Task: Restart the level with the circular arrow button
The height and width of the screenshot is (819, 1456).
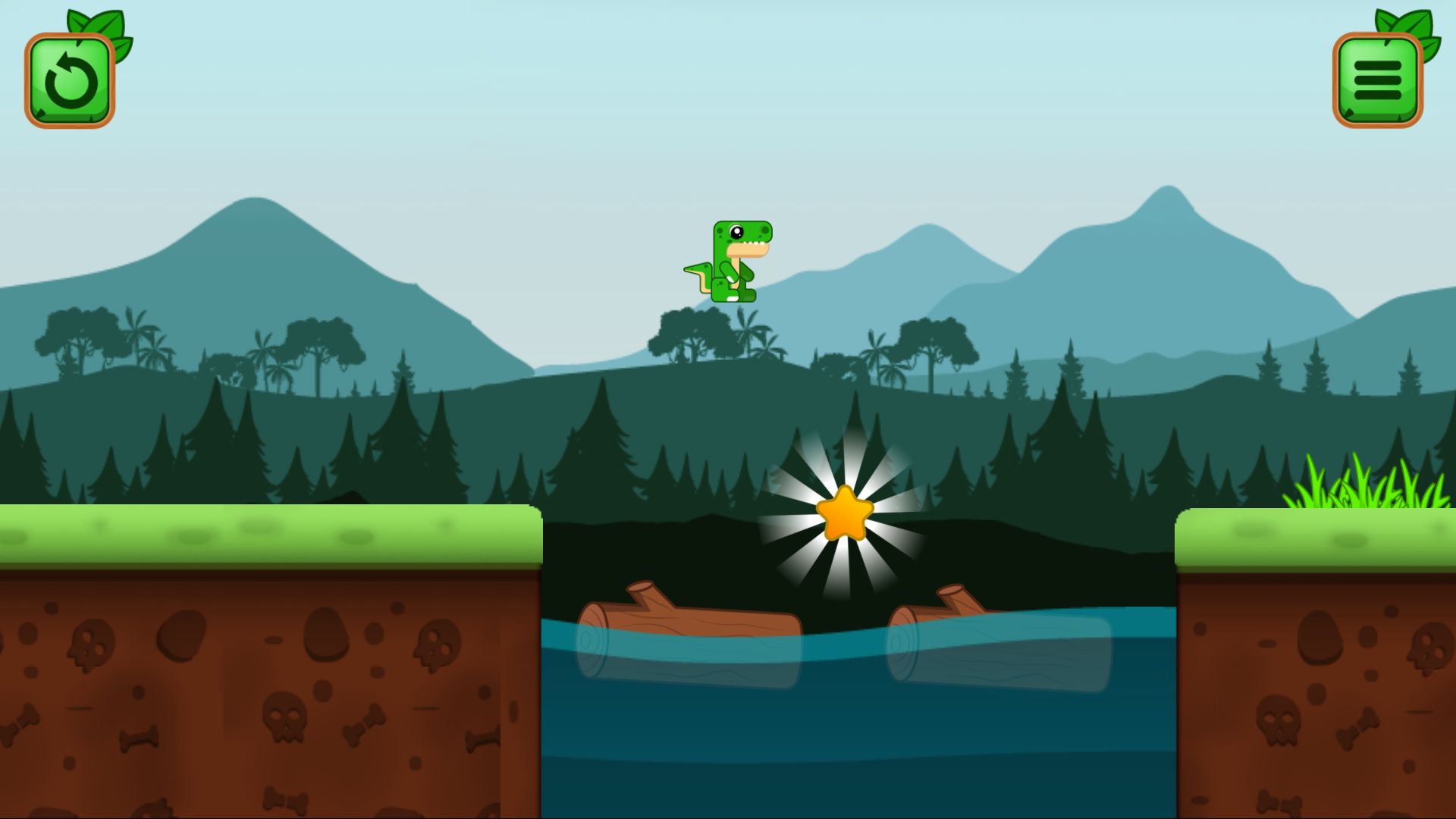Action: 70,80
